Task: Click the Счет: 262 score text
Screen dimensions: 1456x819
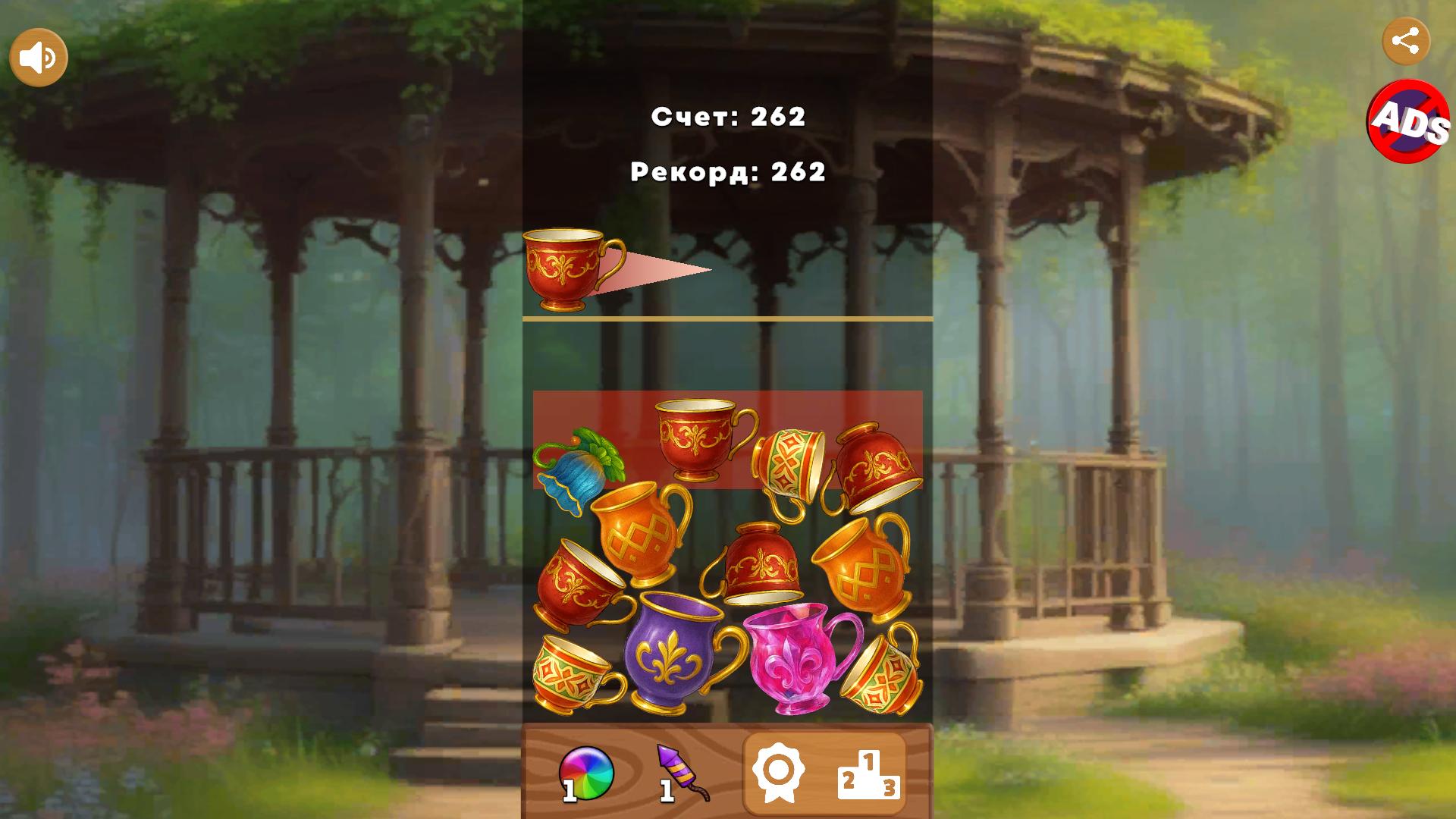Action: pos(728,116)
